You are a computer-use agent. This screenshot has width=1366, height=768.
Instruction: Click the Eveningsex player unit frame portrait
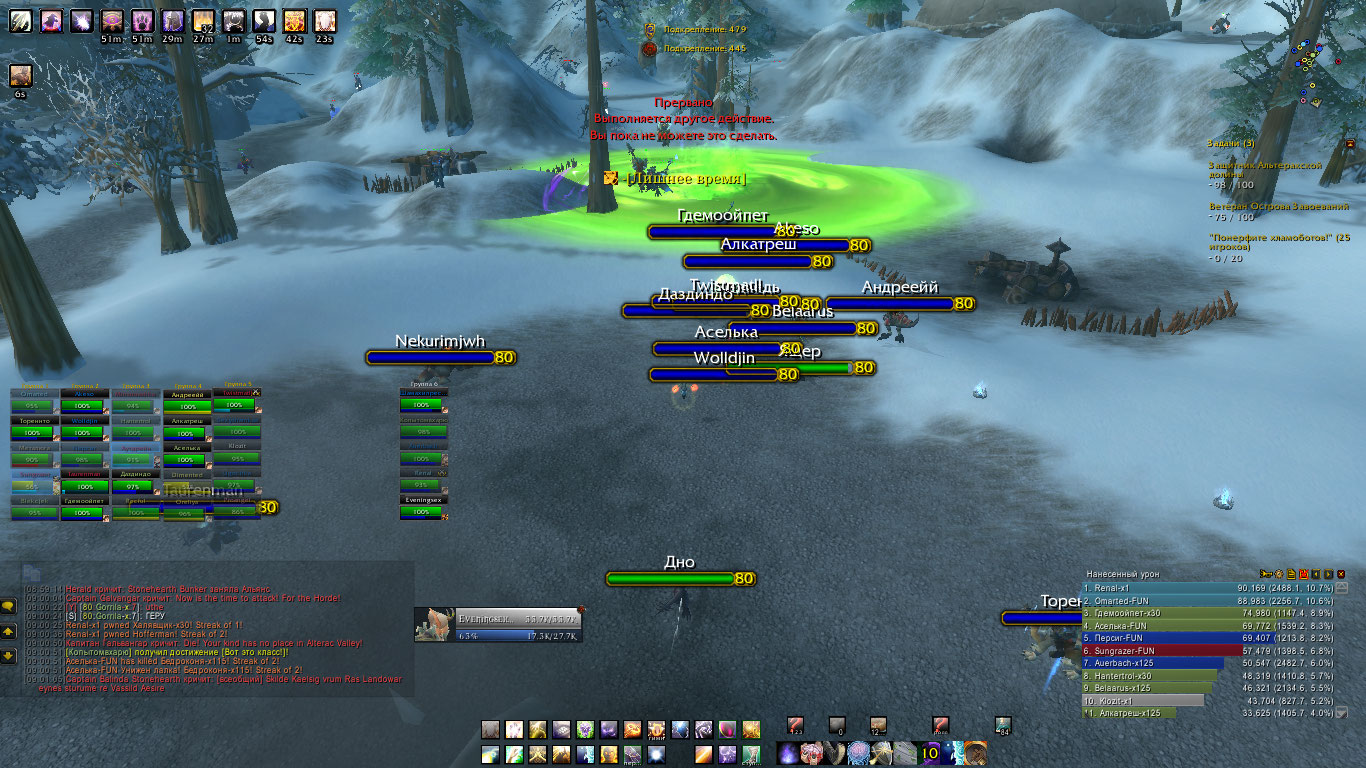(435, 624)
